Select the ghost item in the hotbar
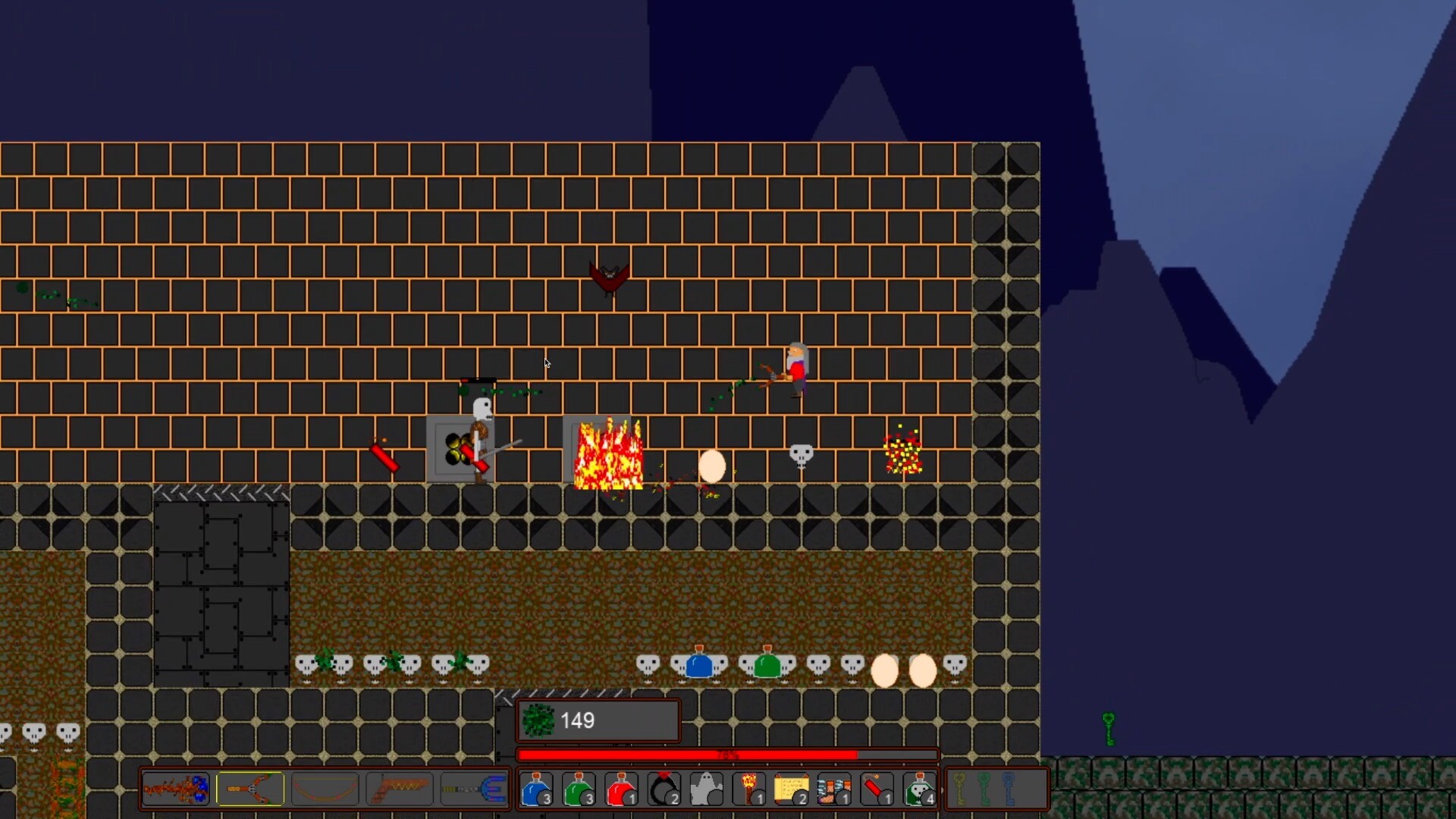Viewport: 1456px width, 819px height. (x=706, y=789)
